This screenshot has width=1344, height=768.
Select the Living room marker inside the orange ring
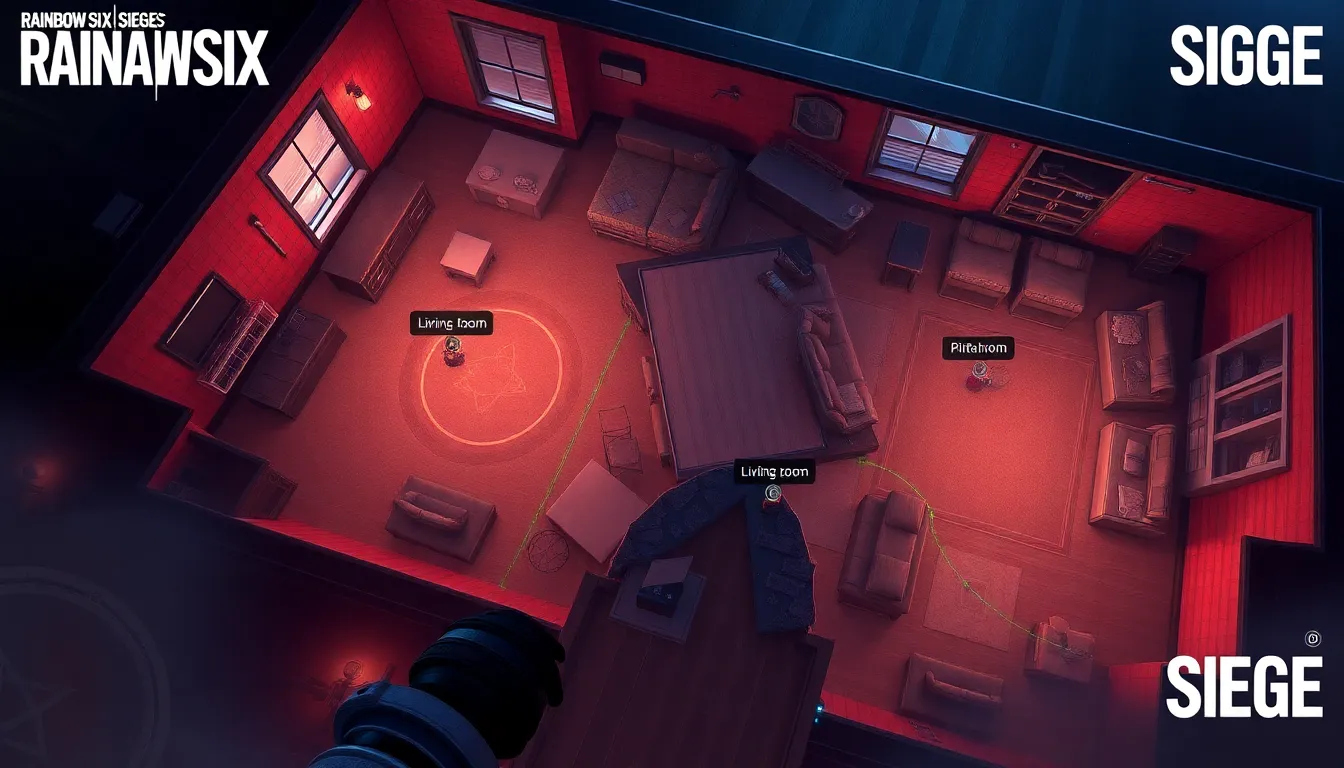(x=452, y=345)
